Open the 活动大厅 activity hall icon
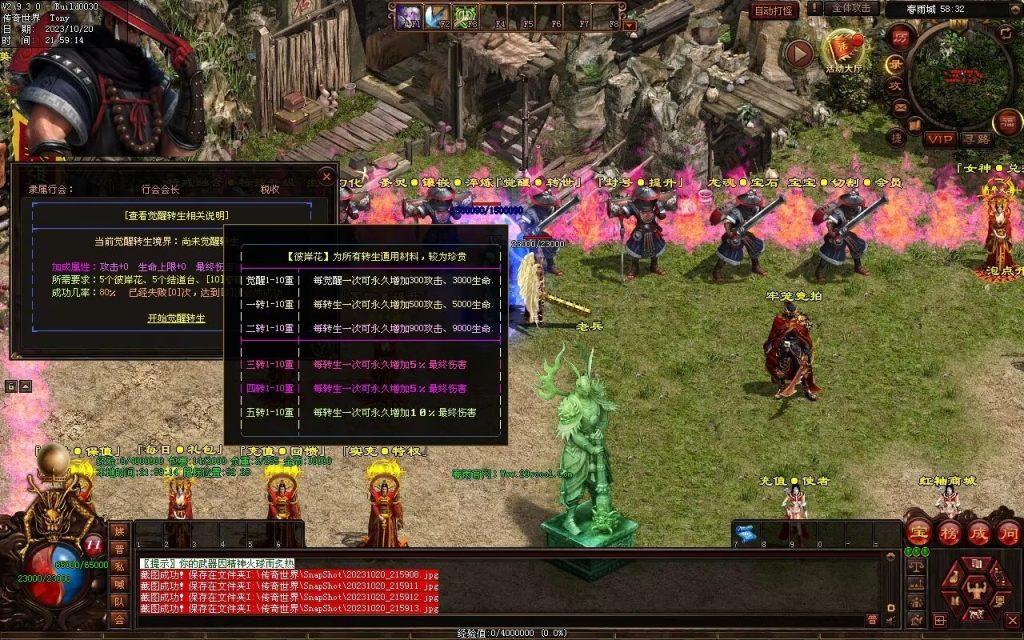Screen dimensions: 1024x640 pyautogui.click(x=843, y=49)
